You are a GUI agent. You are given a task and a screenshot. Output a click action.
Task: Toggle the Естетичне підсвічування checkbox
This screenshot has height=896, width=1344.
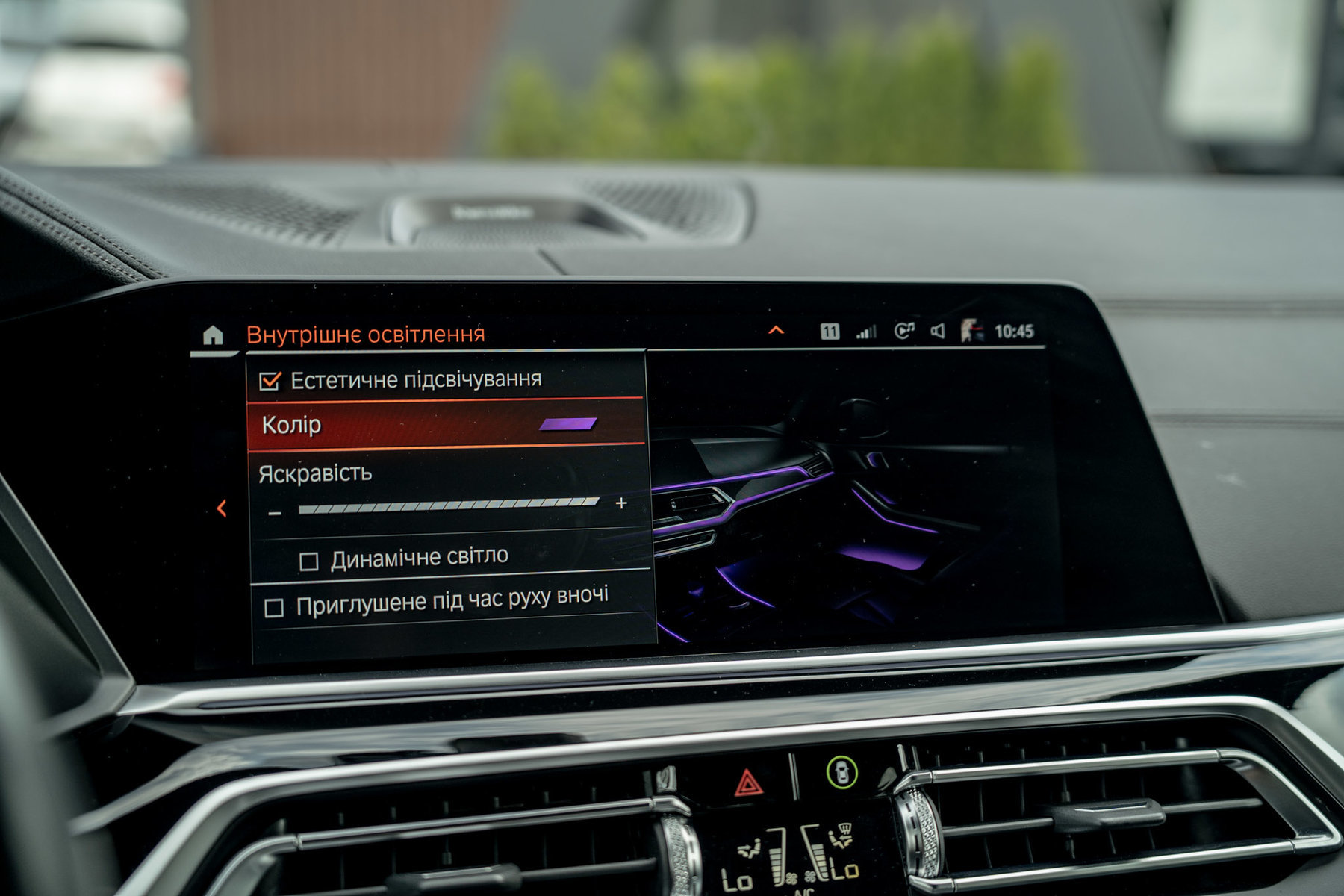point(270,382)
